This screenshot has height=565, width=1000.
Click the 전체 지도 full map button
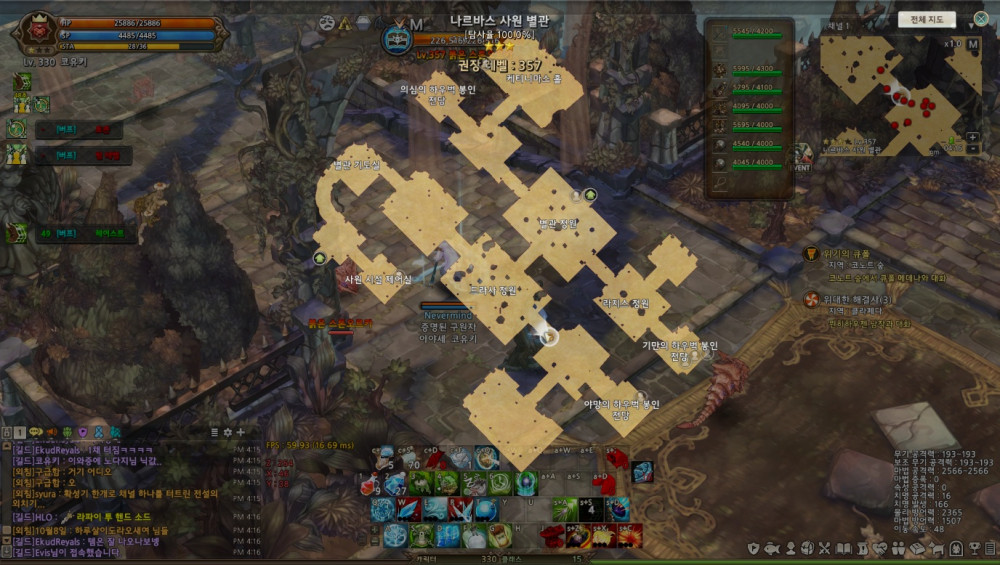pyautogui.click(x=927, y=19)
